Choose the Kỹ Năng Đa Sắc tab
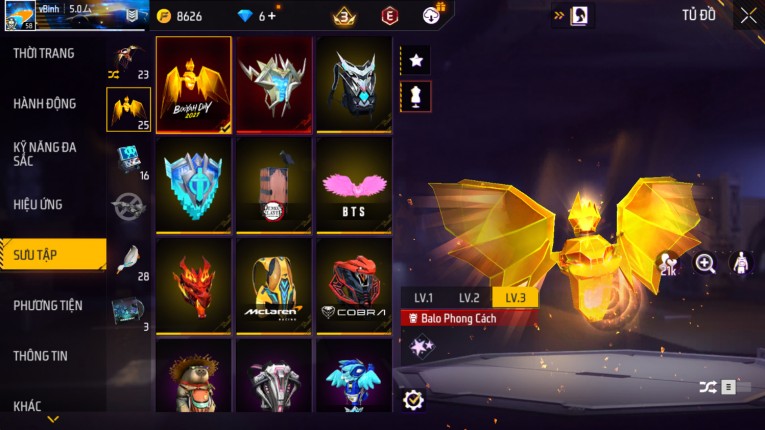 45,153
